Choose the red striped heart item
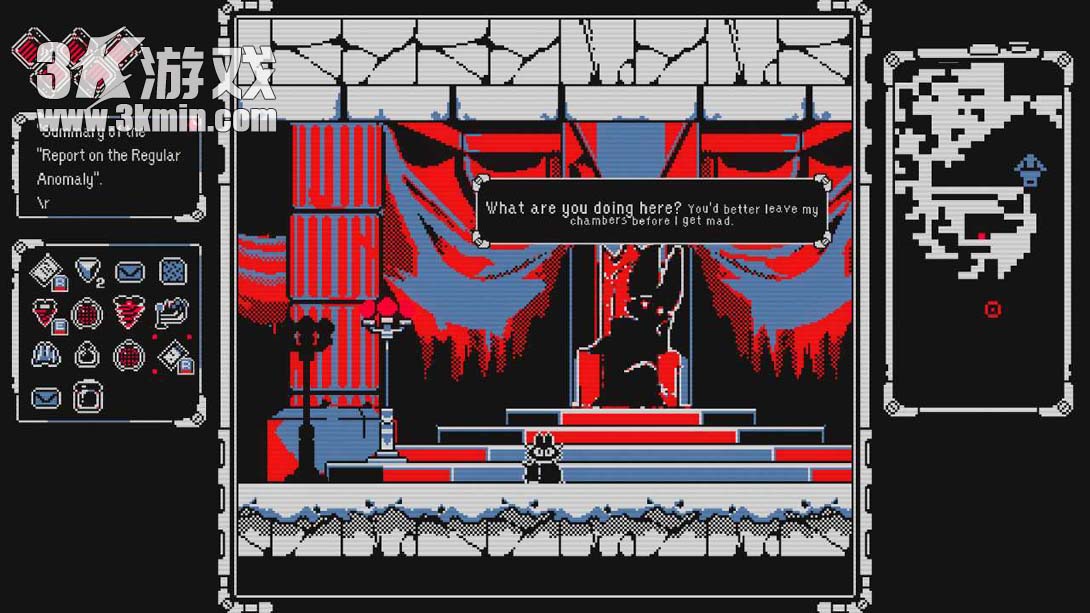 (130, 312)
